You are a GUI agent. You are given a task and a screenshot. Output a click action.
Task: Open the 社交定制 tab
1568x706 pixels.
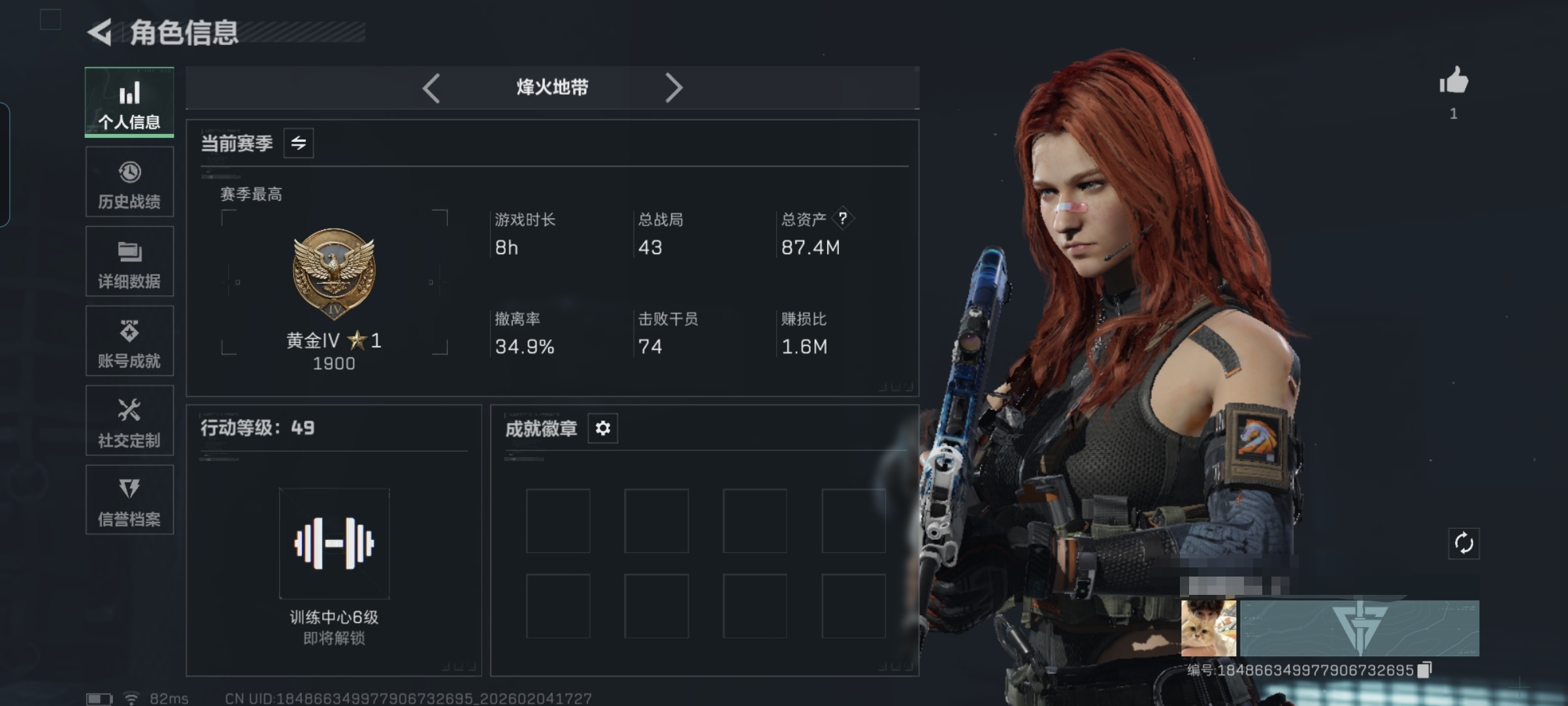tap(129, 421)
